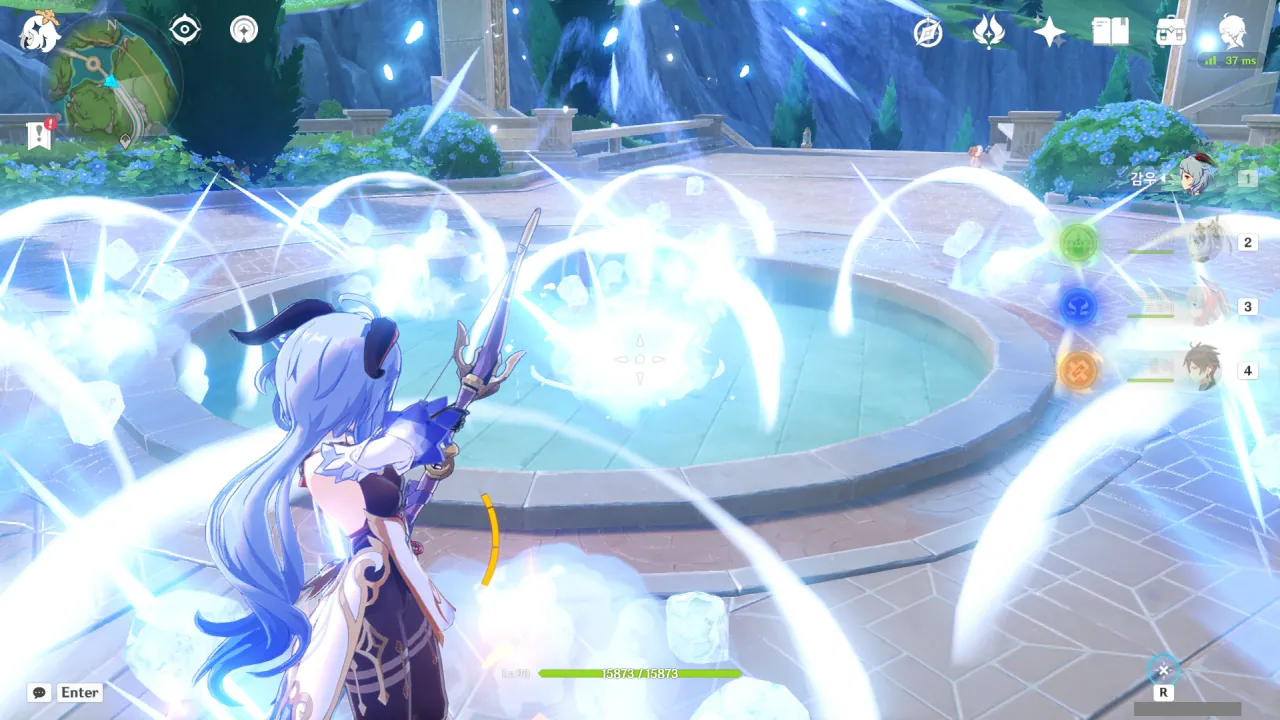Open the character head silhouette icon

point(1232,31)
